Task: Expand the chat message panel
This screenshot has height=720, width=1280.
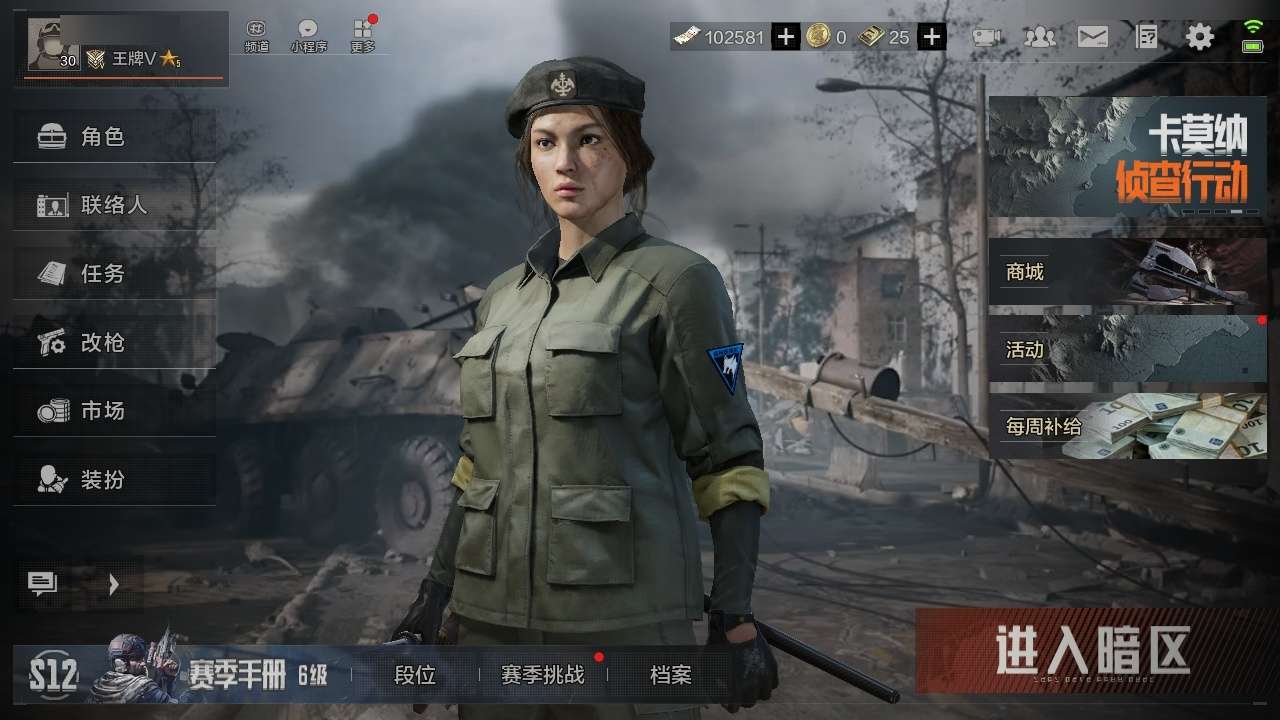Action: click(x=78, y=584)
